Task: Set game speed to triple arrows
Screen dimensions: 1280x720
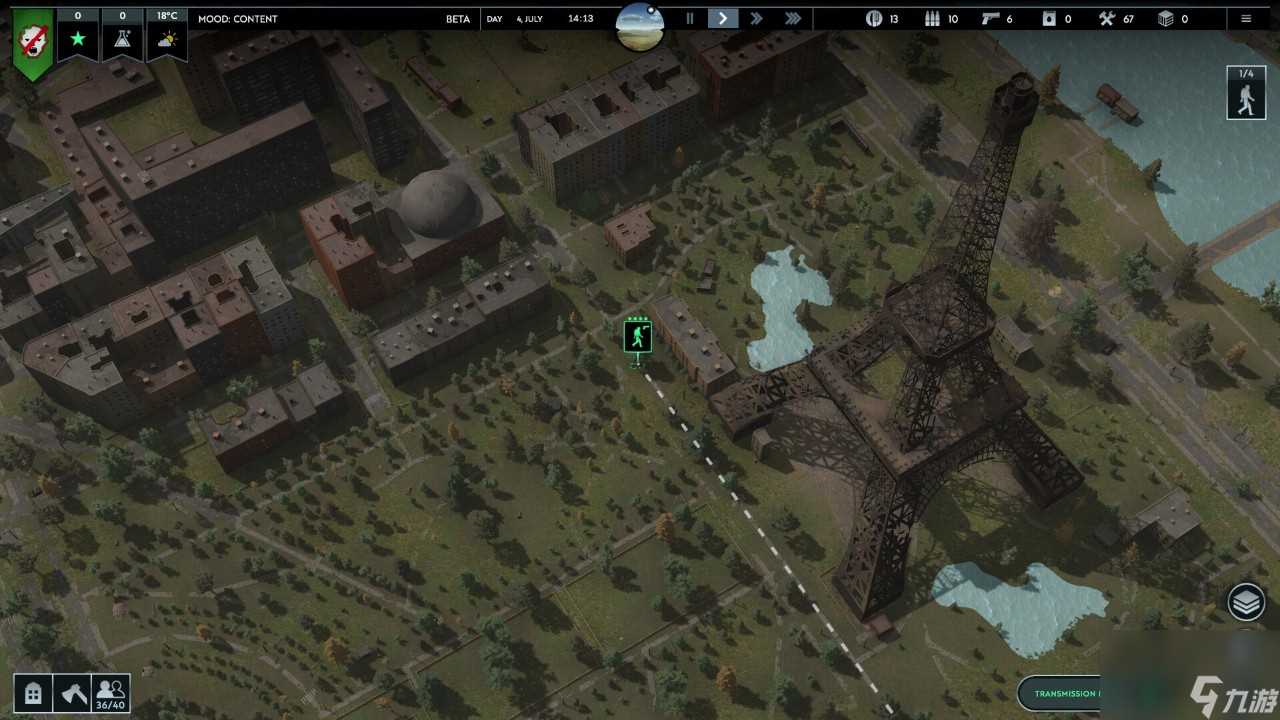Action: point(793,18)
